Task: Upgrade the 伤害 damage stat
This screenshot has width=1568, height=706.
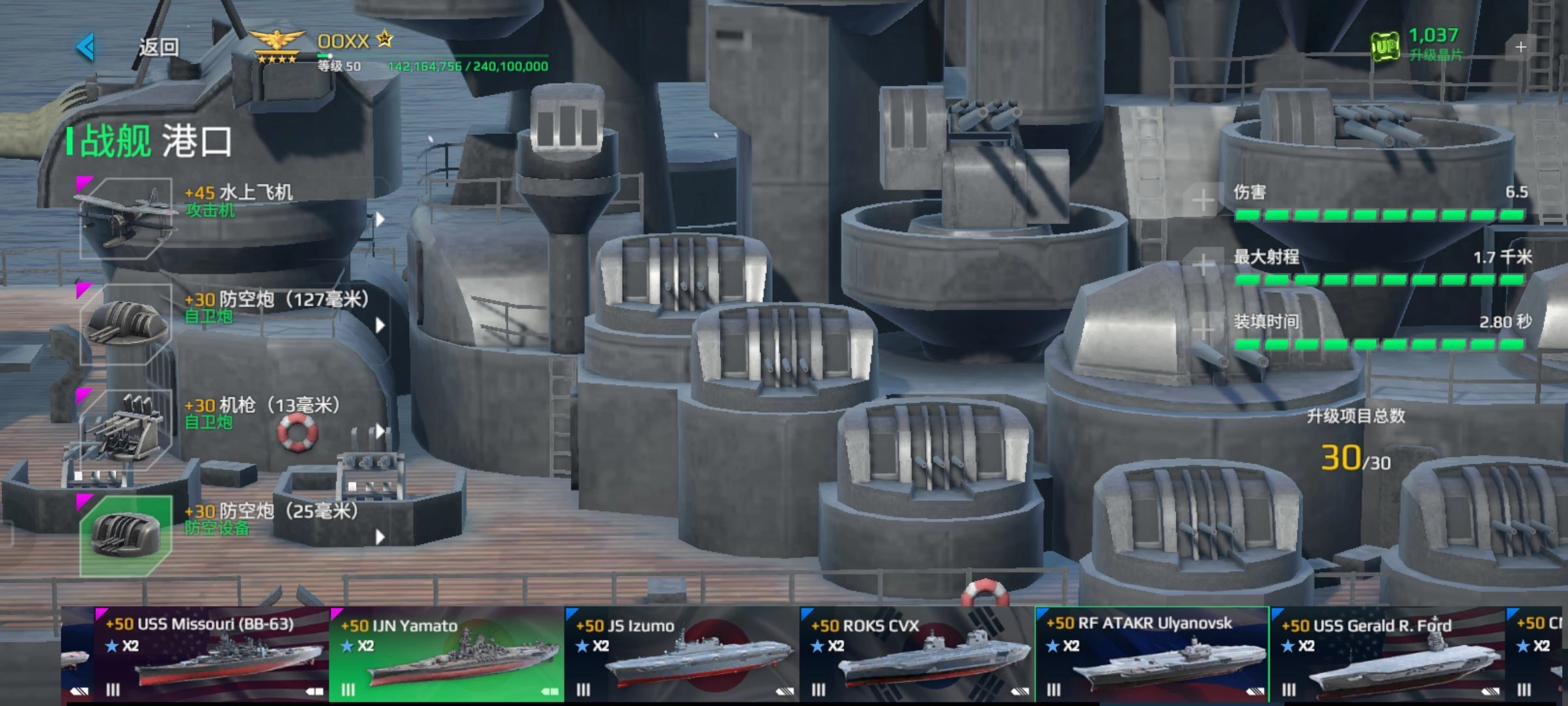Action: [x=1203, y=200]
